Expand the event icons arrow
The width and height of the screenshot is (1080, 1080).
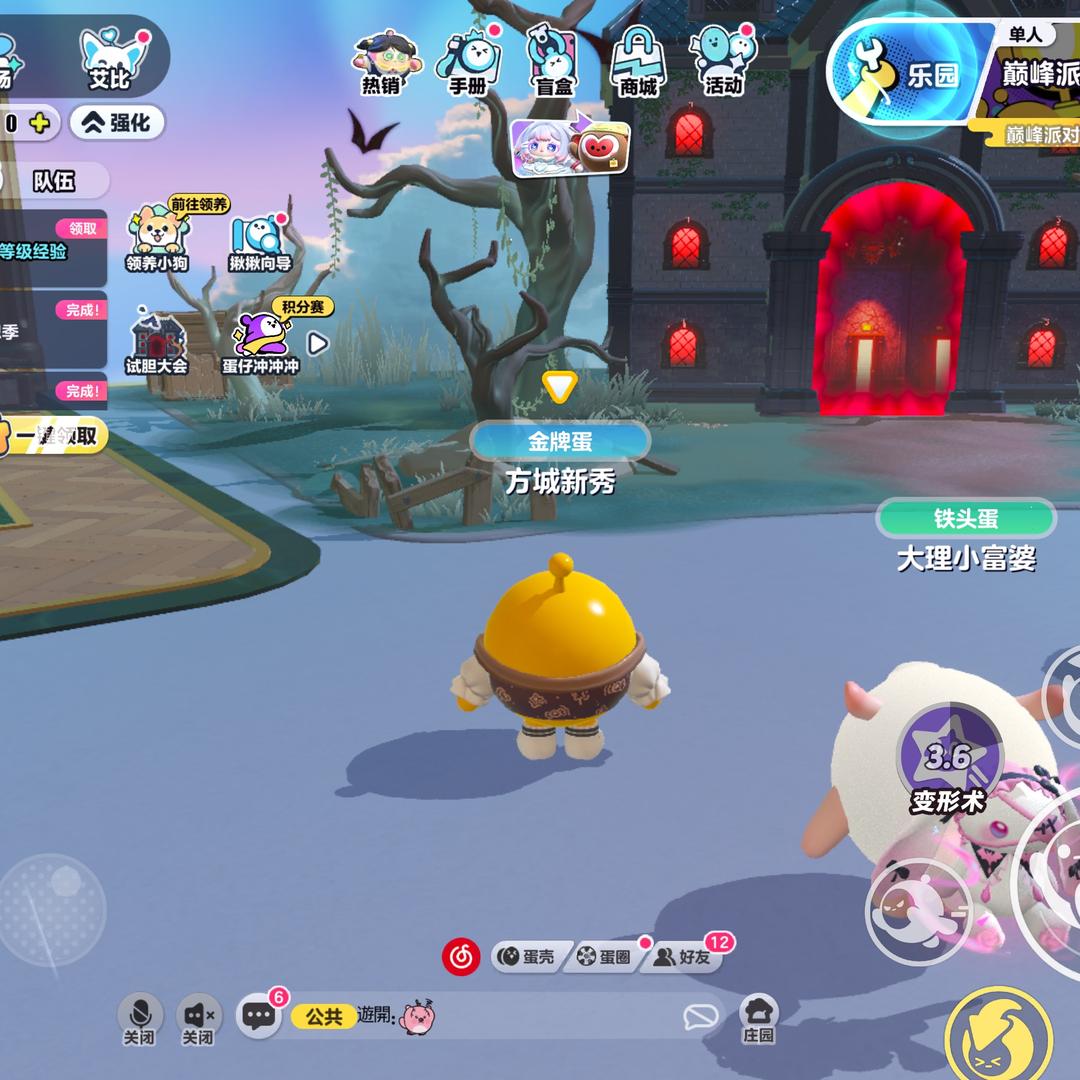point(317,344)
